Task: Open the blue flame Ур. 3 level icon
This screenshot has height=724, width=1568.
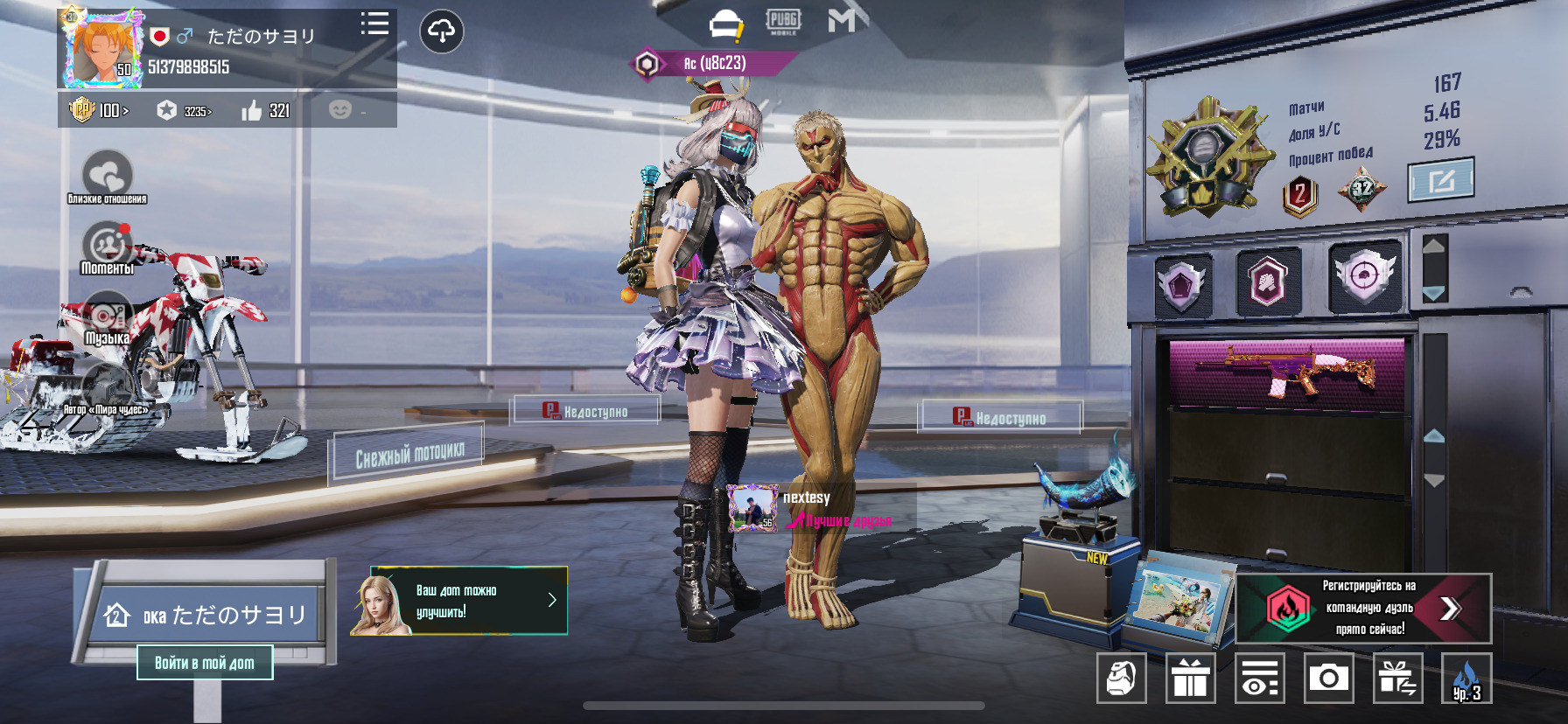Action: tap(1466, 678)
